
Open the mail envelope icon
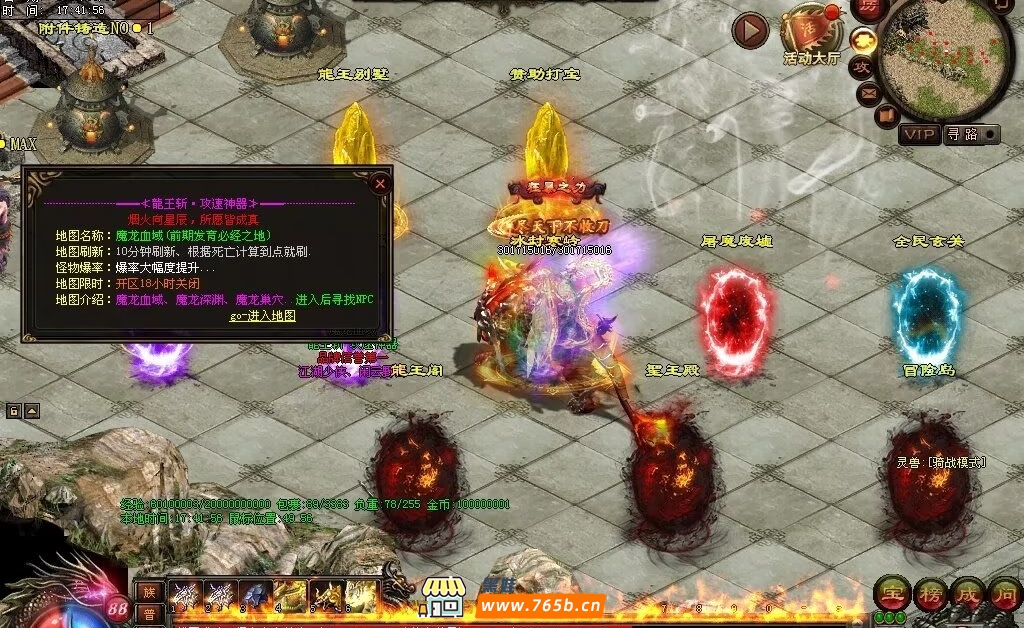click(x=868, y=94)
